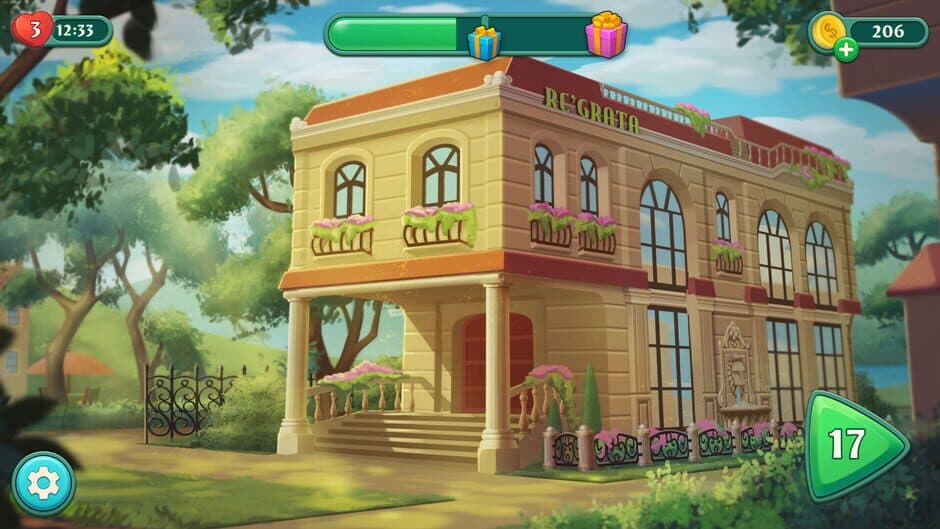
Task: Add more coins with the green plus
Action: tap(846, 50)
